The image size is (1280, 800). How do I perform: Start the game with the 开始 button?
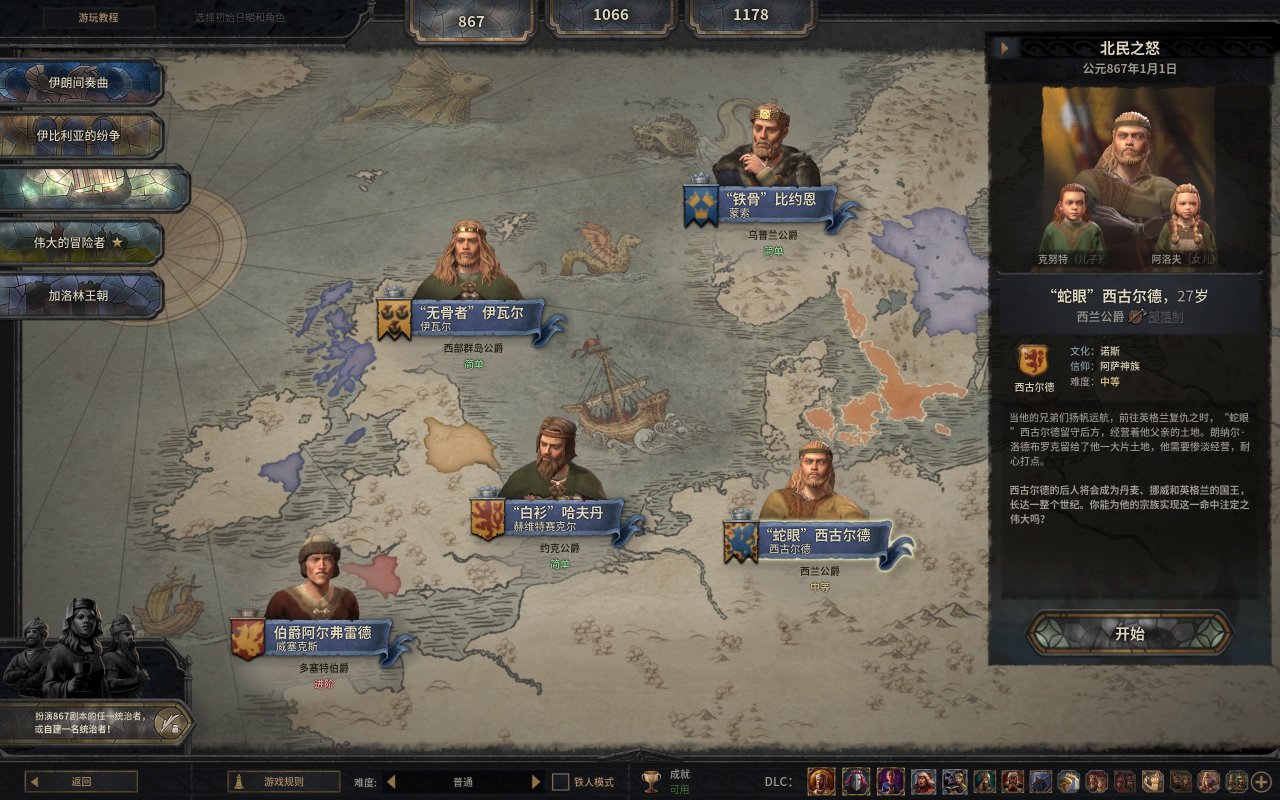(1129, 633)
